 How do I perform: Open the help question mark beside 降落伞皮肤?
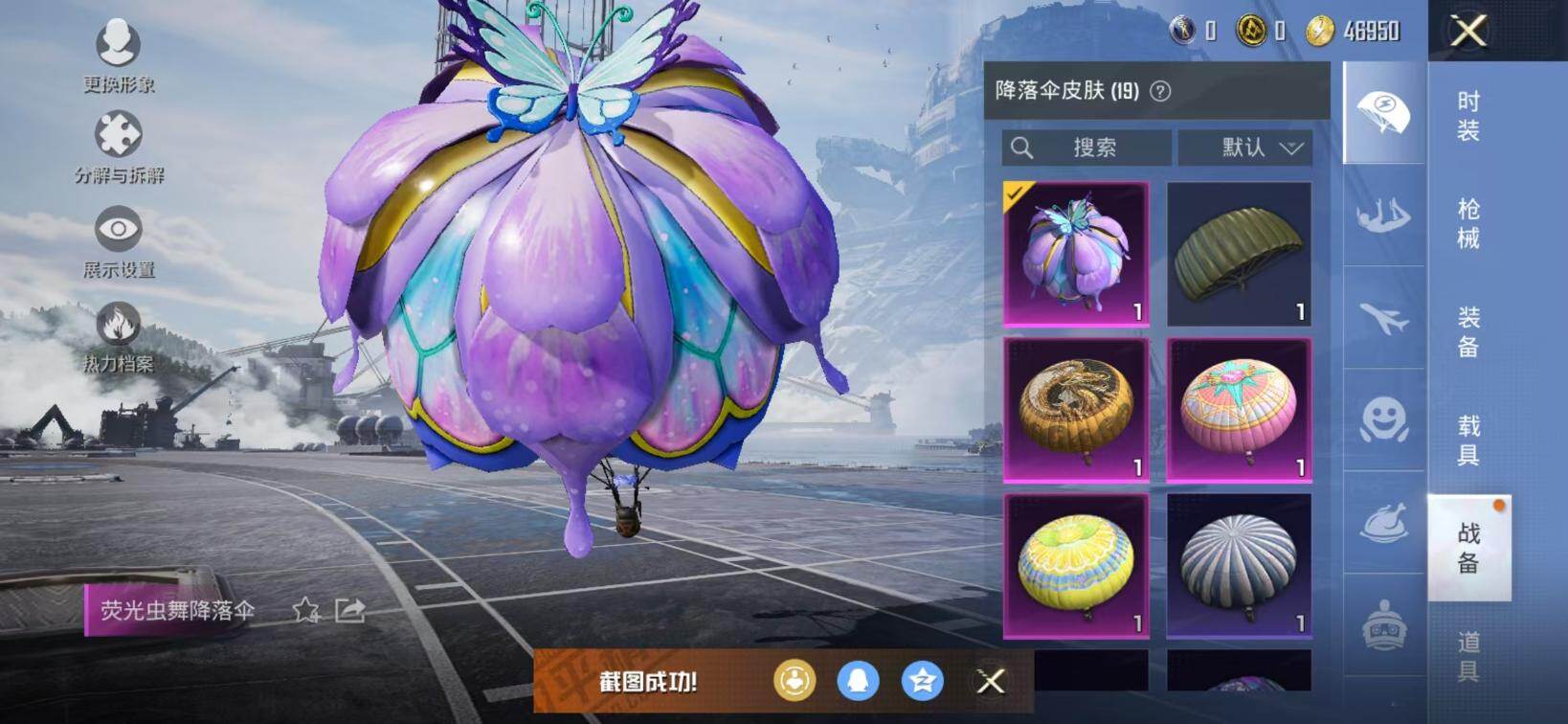pyautogui.click(x=1160, y=91)
